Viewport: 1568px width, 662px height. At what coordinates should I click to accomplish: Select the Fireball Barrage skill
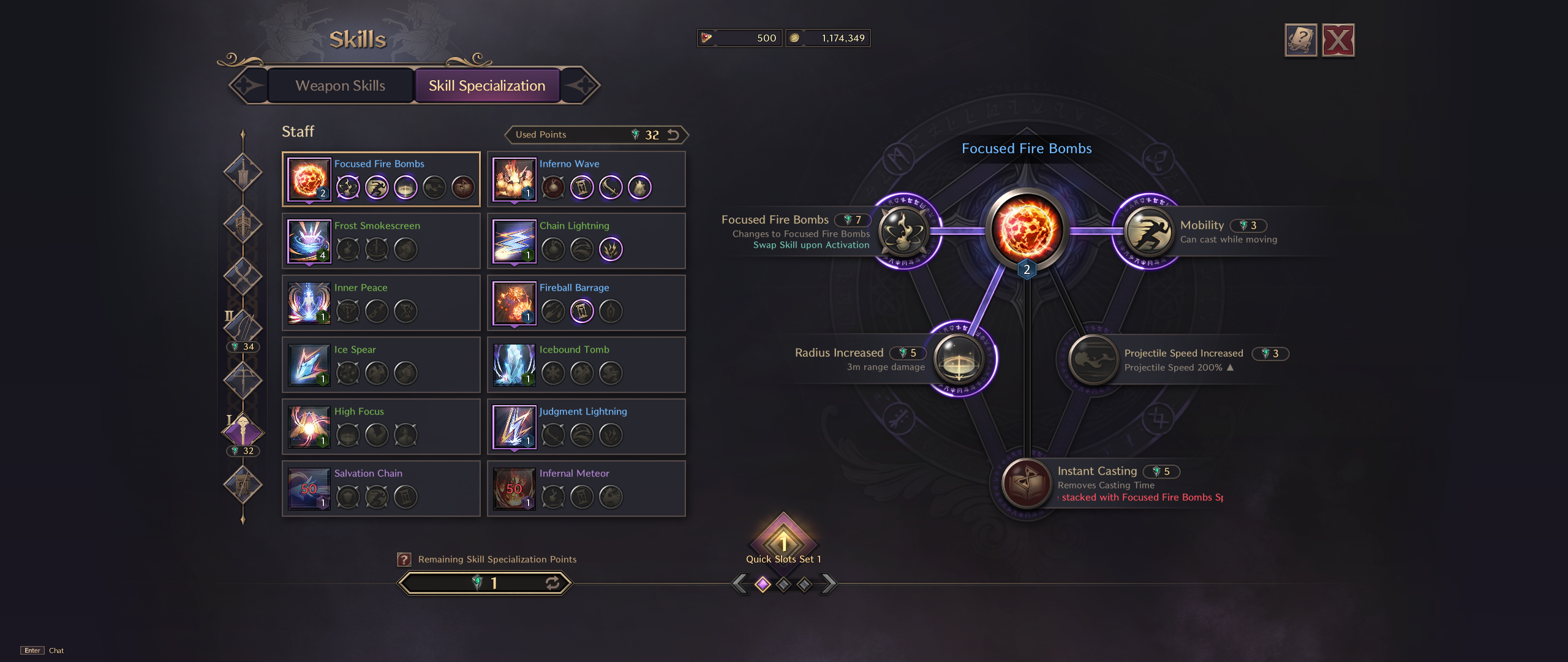pos(514,303)
